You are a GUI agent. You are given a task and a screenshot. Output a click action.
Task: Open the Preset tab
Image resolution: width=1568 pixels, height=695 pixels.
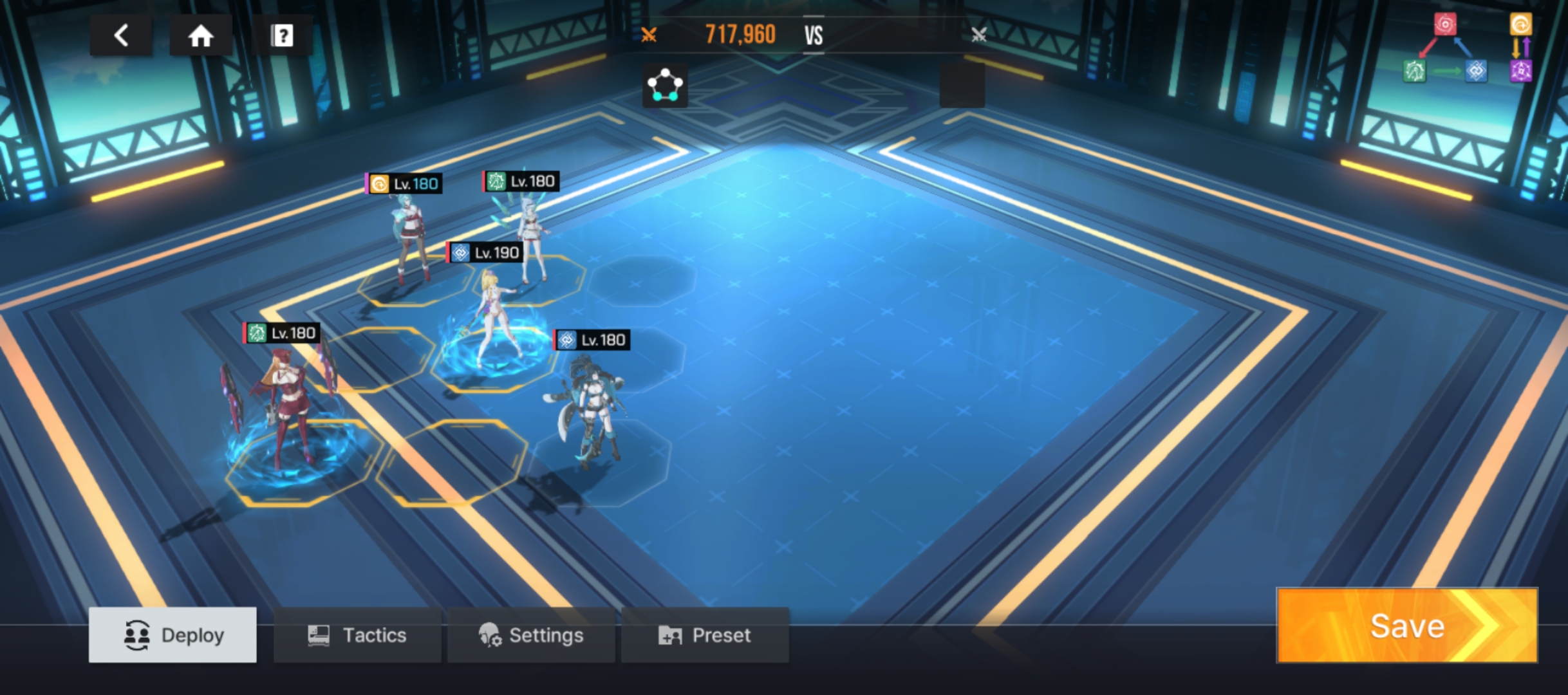pyautogui.click(x=705, y=635)
